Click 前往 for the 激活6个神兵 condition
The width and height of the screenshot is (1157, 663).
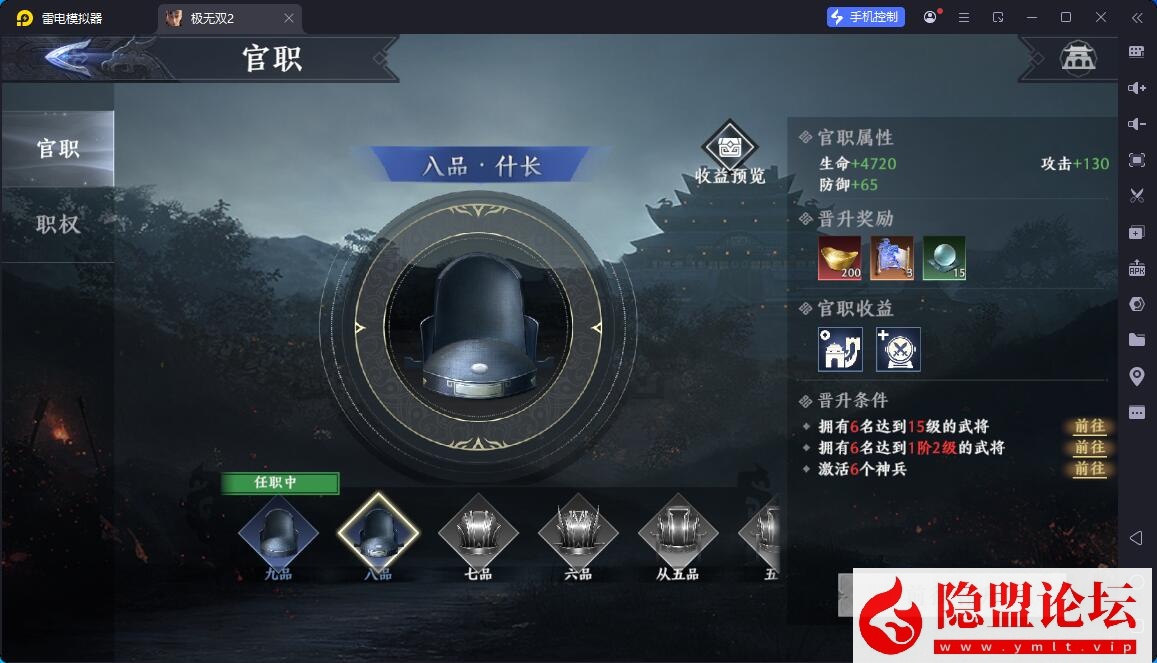[x=1089, y=468]
